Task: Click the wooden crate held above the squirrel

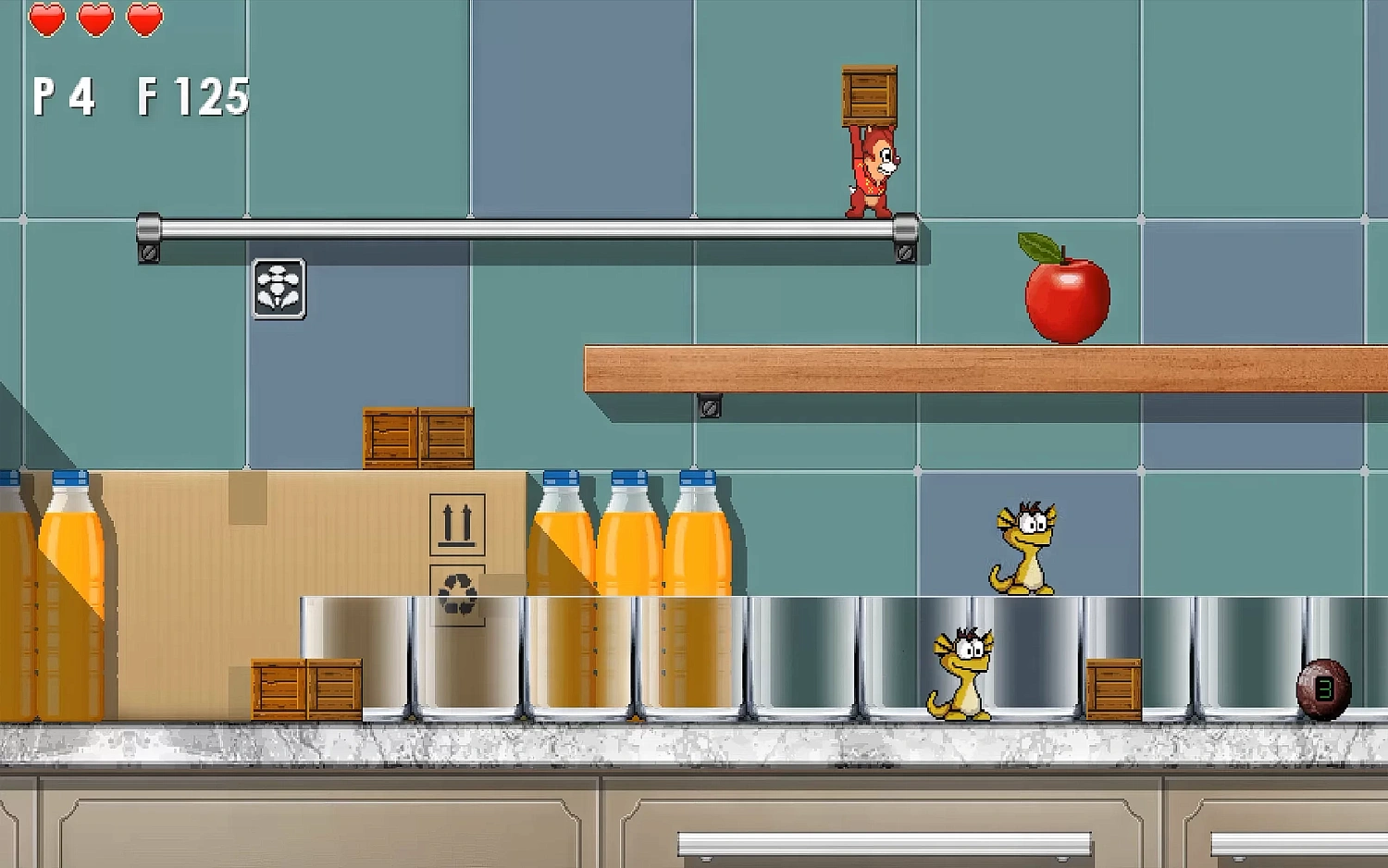Action: pos(868,93)
